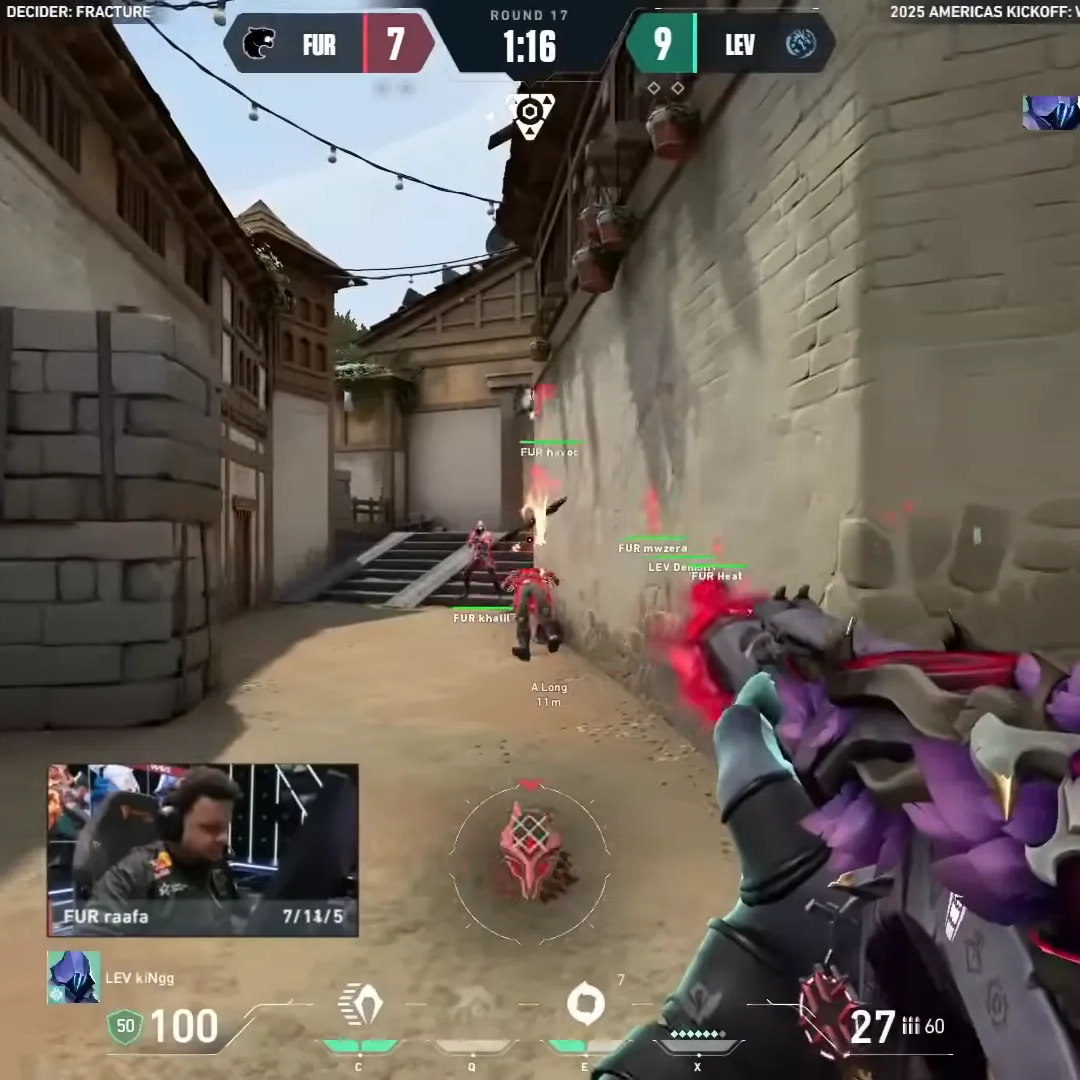Select the Omen agent portrait at the screen edge
1080x1080 pixels.
coord(1050,113)
